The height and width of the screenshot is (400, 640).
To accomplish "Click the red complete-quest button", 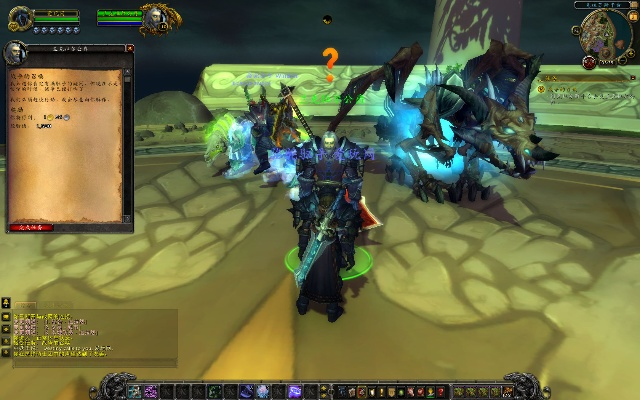I will (31, 227).
